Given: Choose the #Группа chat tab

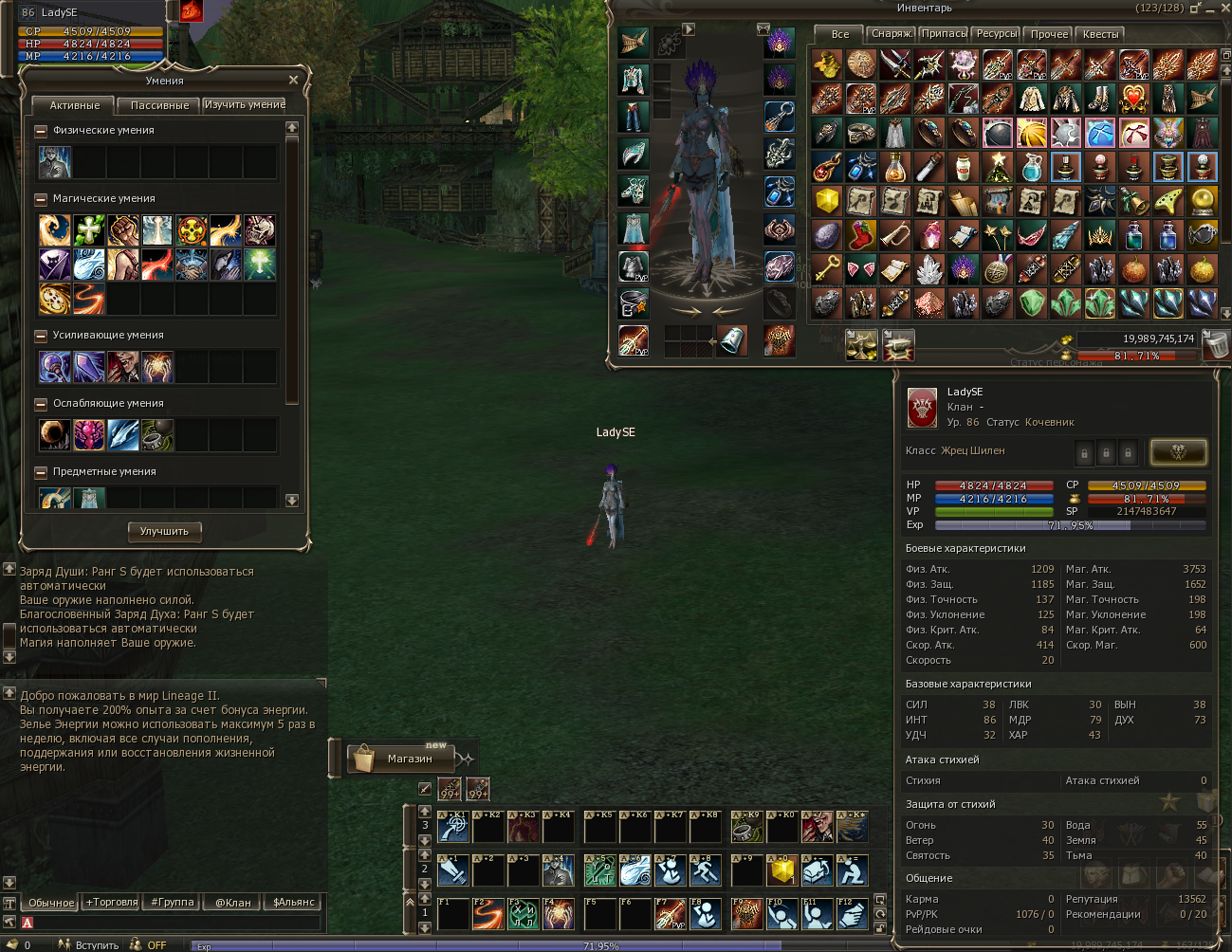Looking at the screenshot, I should (x=173, y=902).
